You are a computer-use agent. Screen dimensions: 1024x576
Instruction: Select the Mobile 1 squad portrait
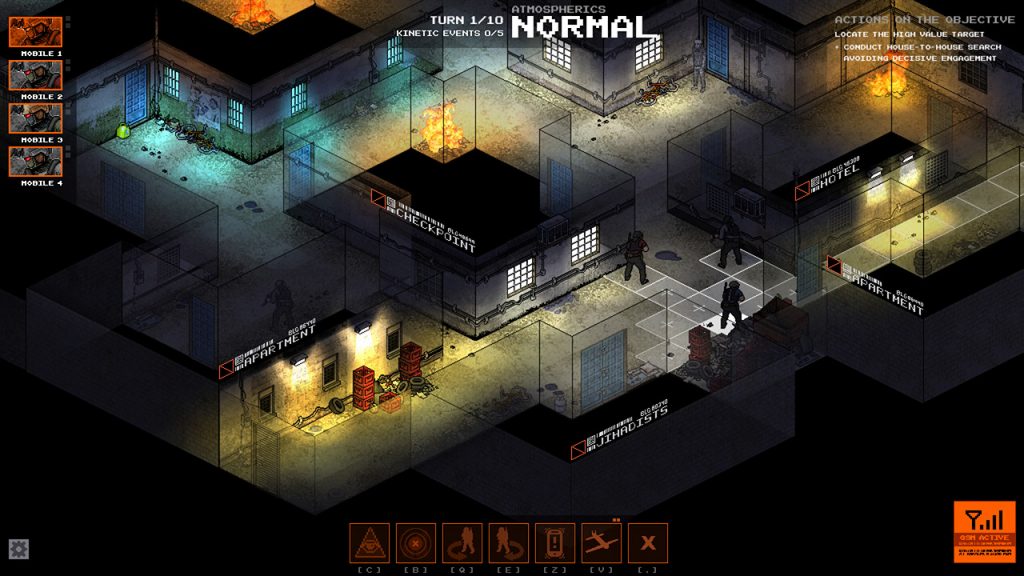pos(36,31)
